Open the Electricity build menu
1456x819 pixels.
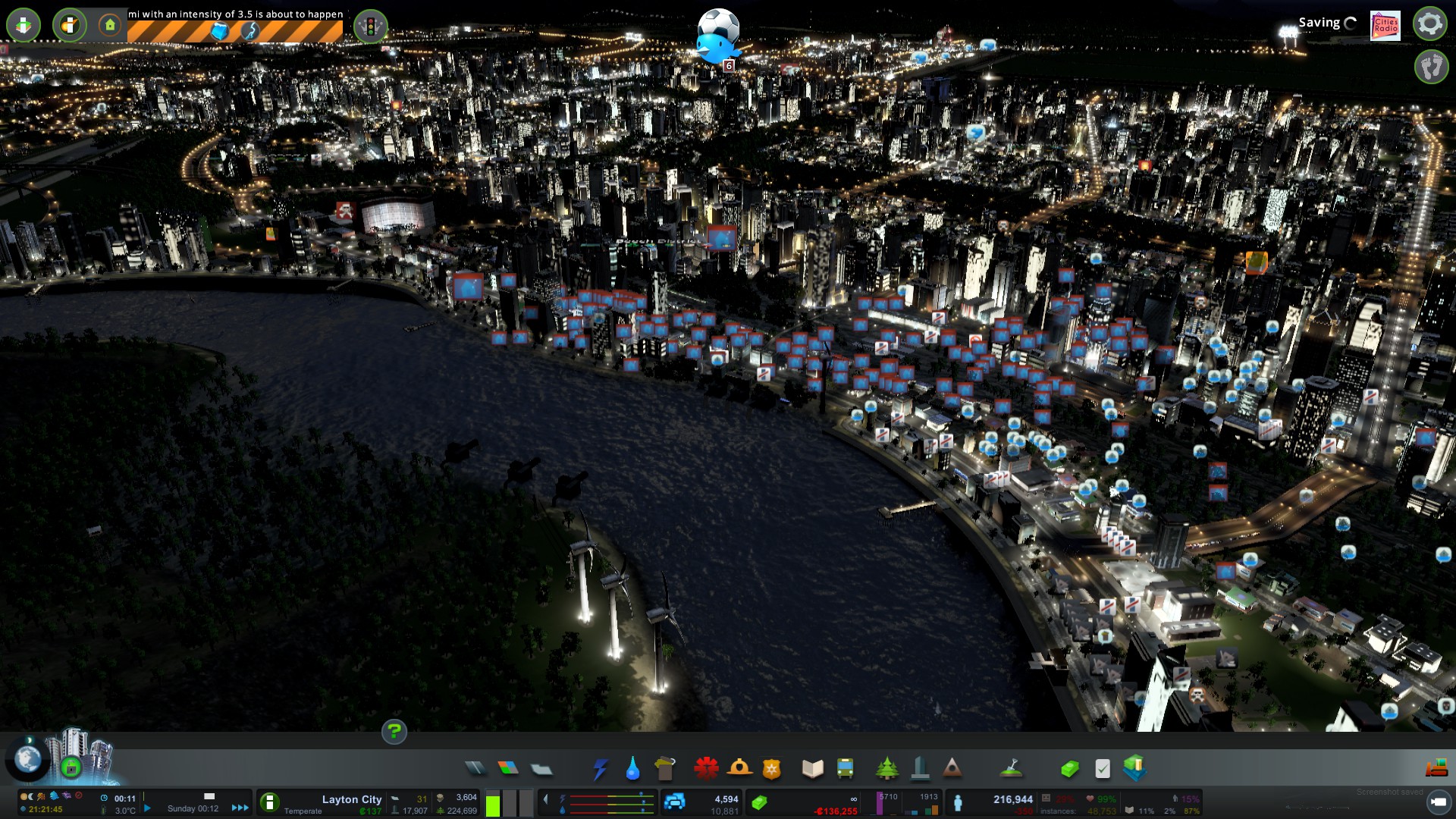tap(600, 769)
